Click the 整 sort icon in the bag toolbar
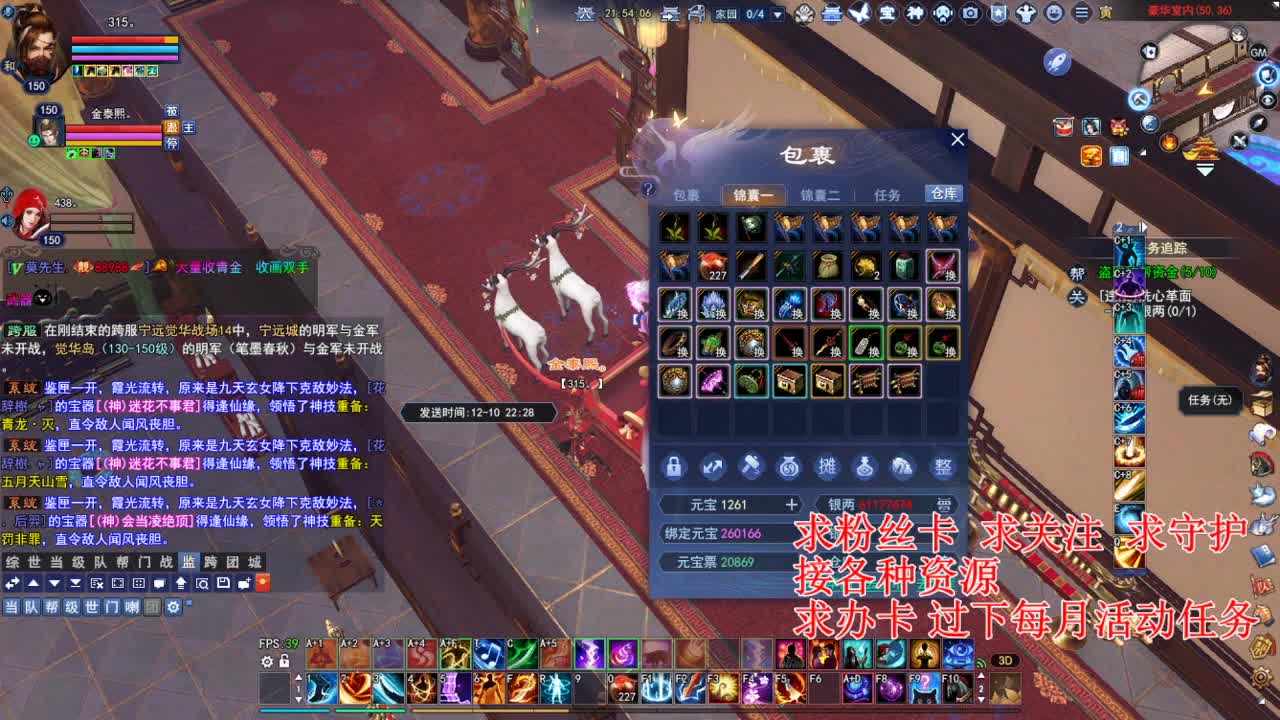This screenshot has width=1280, height=720. point(941,466)
